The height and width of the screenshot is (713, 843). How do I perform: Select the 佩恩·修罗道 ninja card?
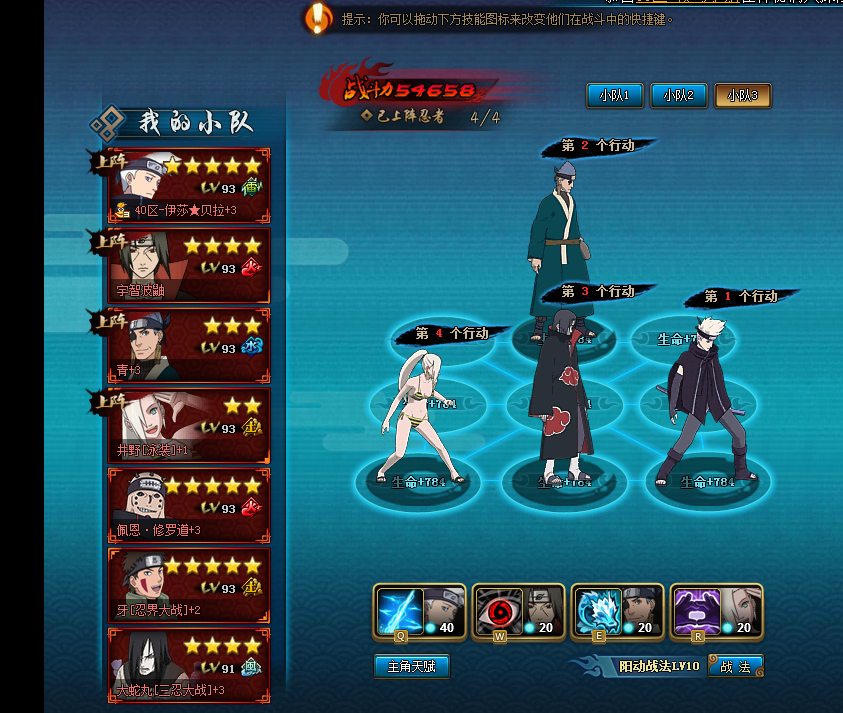click(189, 506)
